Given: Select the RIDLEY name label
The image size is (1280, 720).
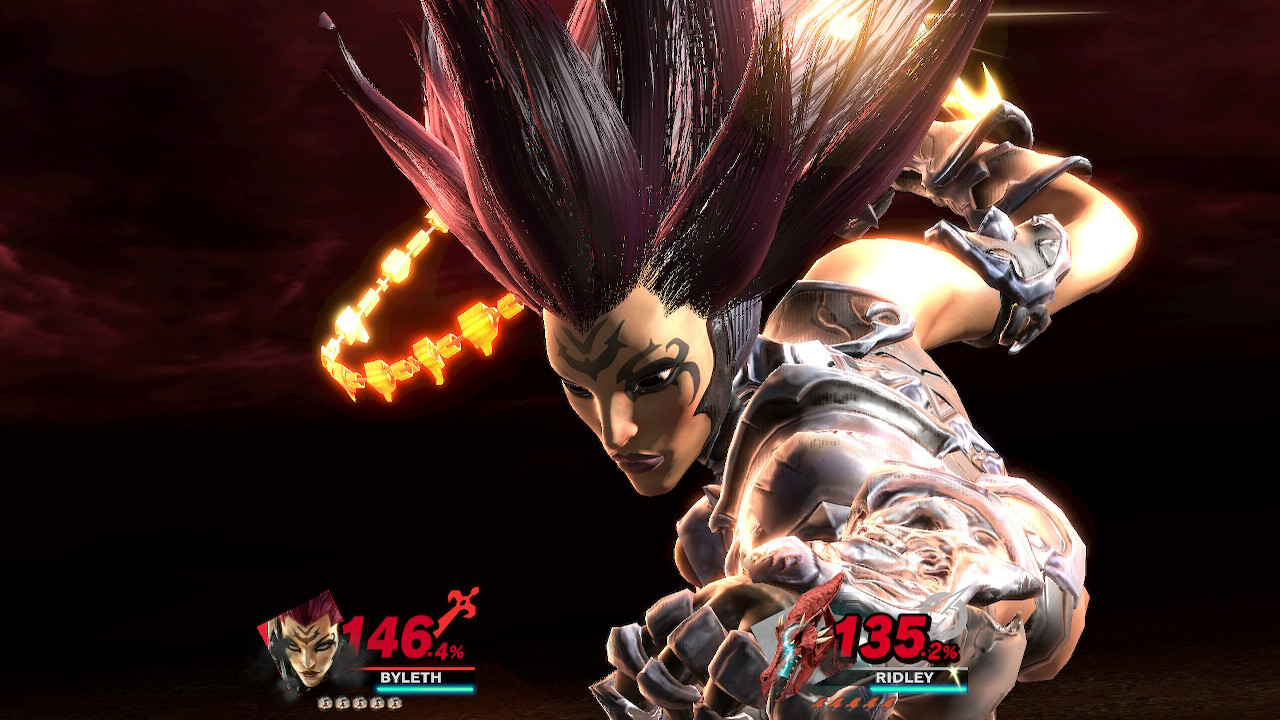Looking at the screenshot, I should [x=905, y=677].
